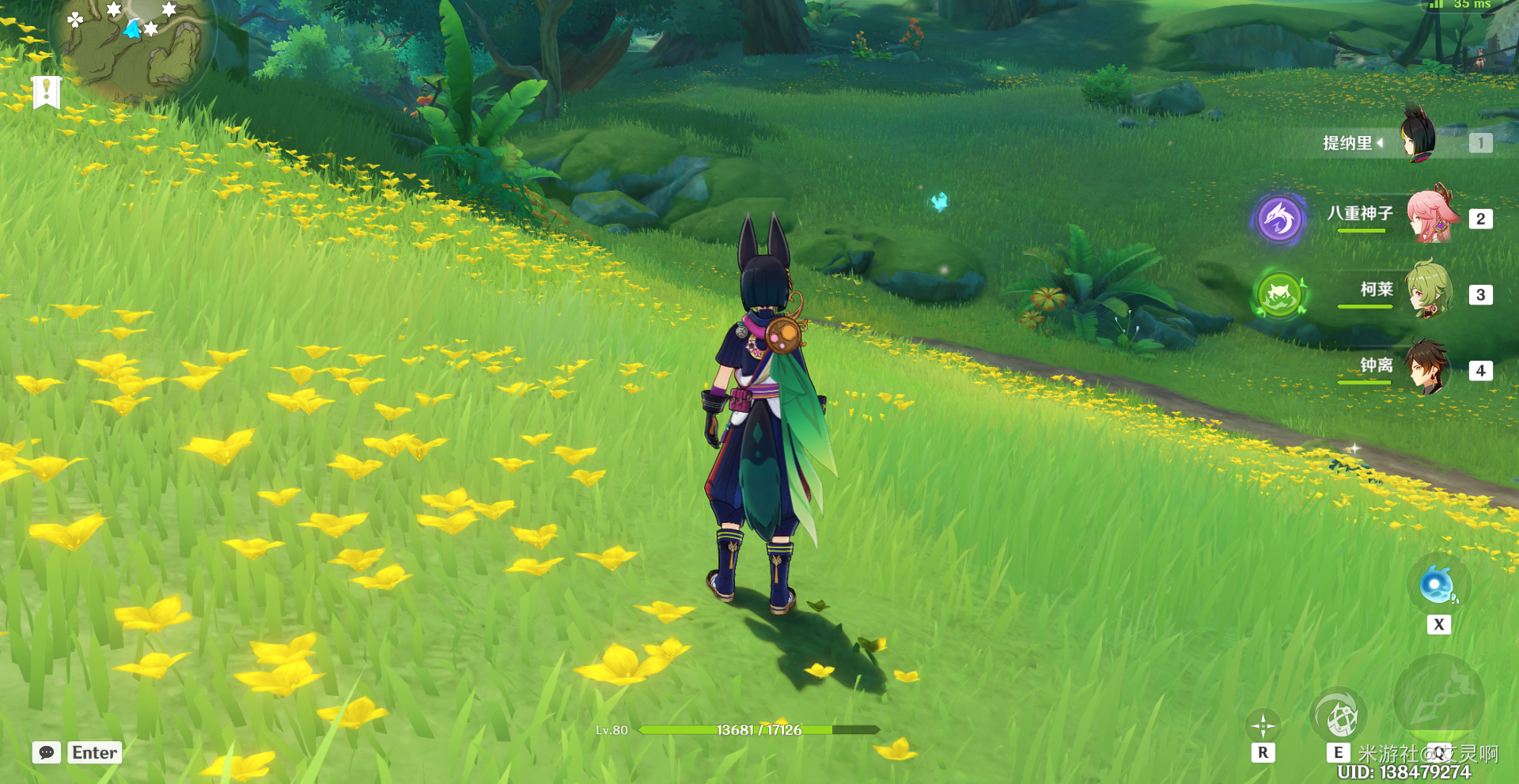Screen dimensions: 1519x784
Task: Trigger 八重神子's purple elemental burst icon
Action: click(1279, 218)
